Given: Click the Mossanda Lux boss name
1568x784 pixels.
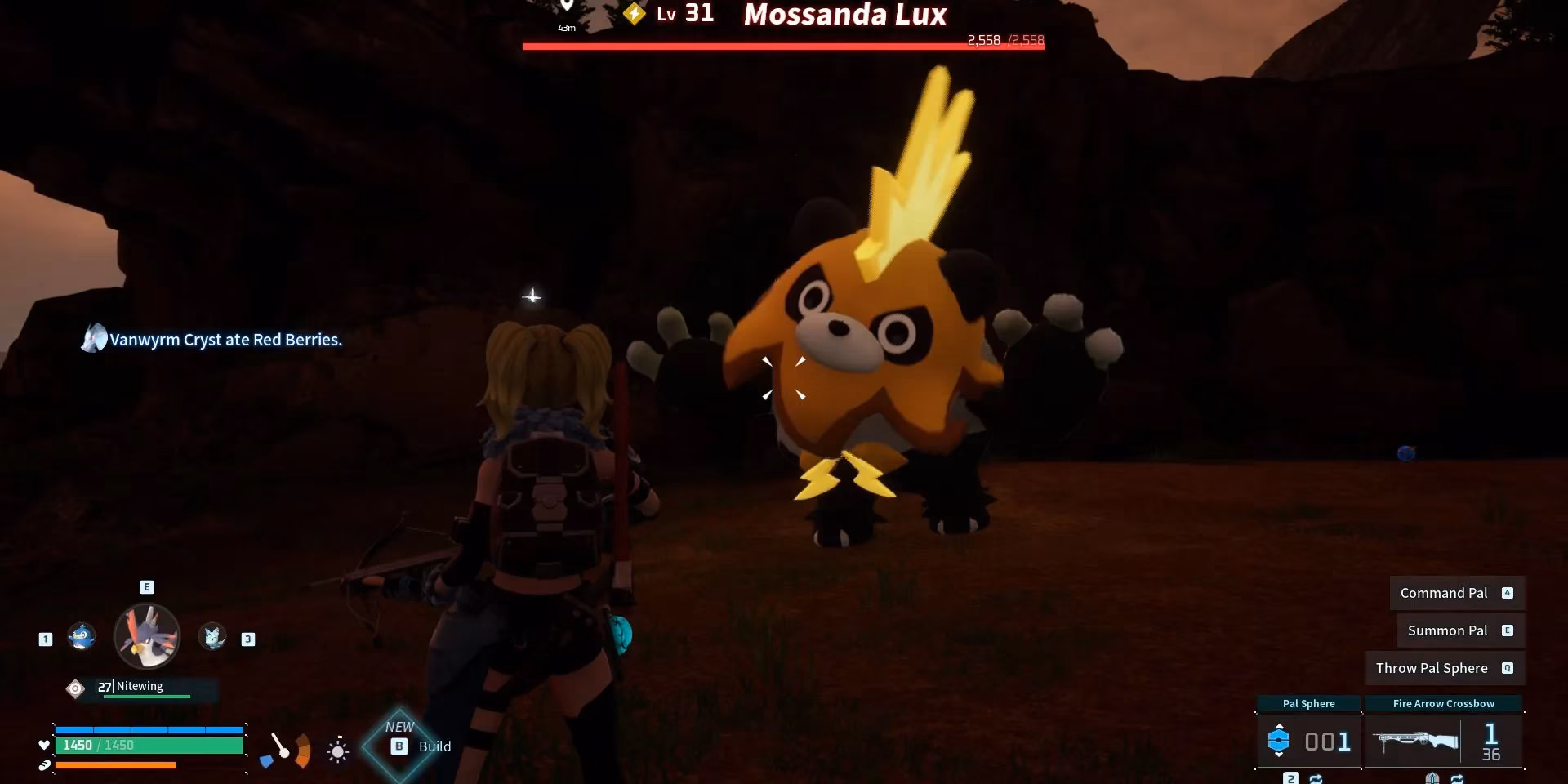Looking at the screenshot, I should tap(844, 15).
